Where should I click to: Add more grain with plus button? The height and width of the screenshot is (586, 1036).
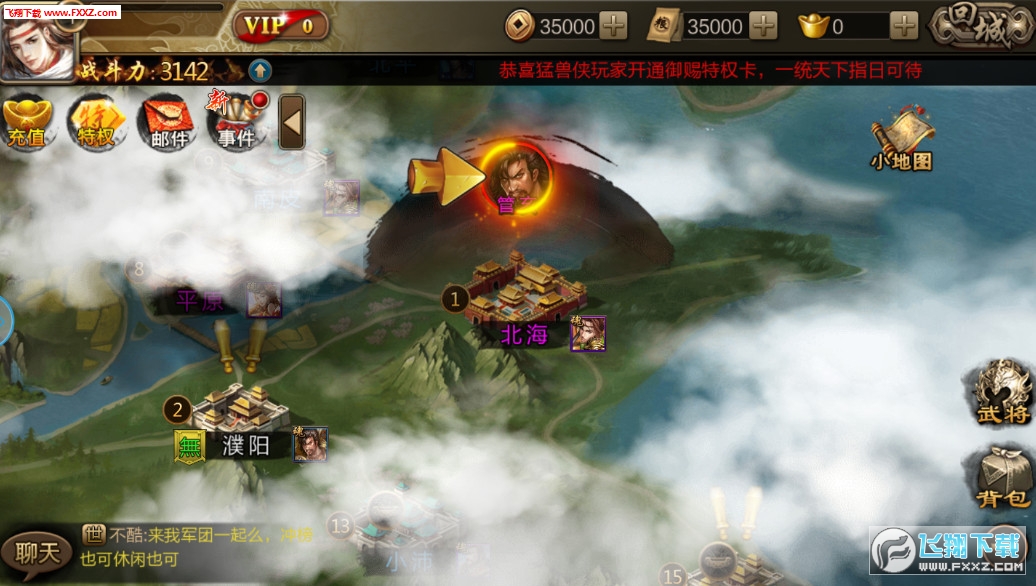(x=763, y=26)
